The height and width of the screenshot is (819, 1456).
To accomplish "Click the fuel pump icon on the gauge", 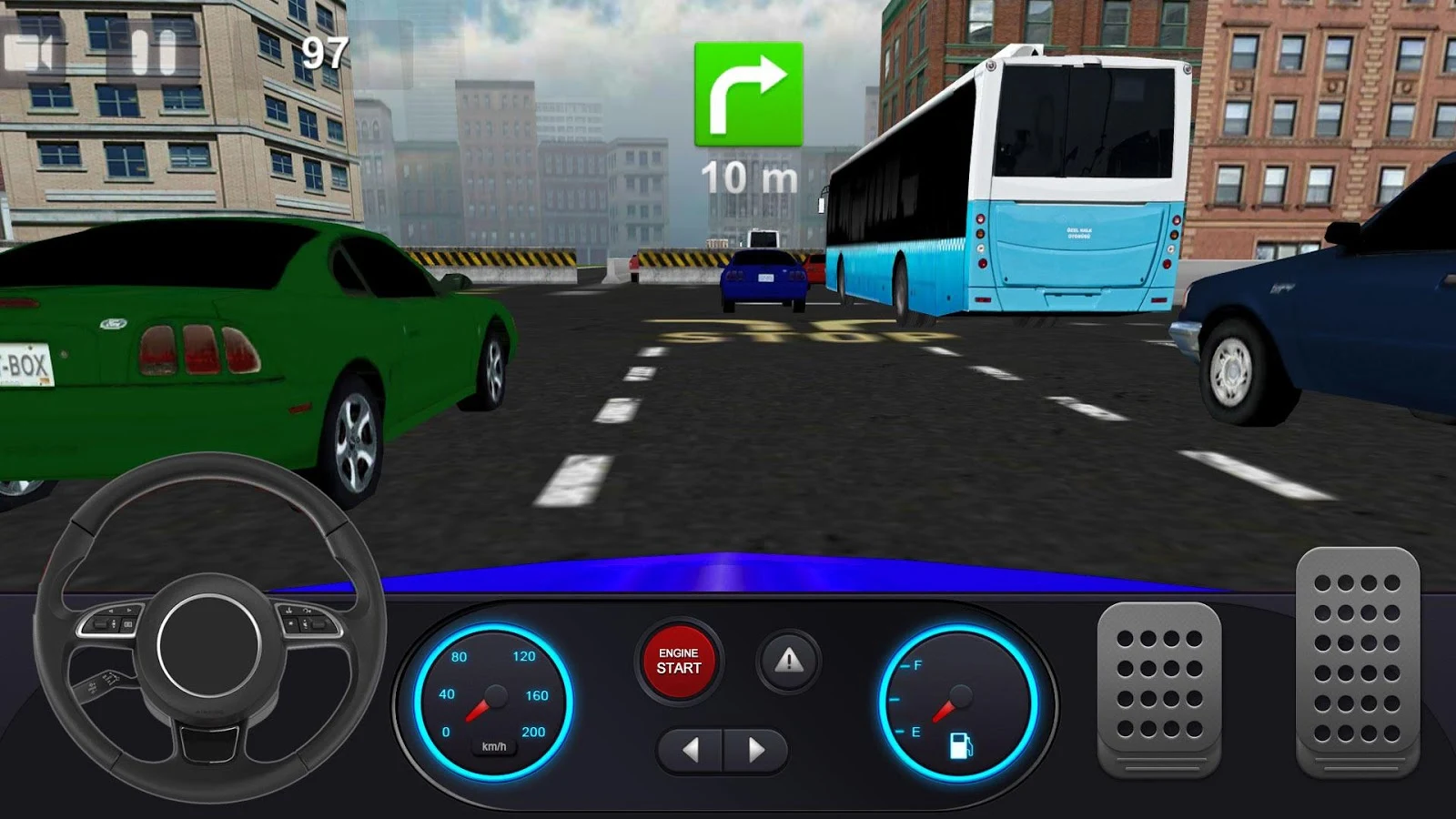I will [962, 746].
